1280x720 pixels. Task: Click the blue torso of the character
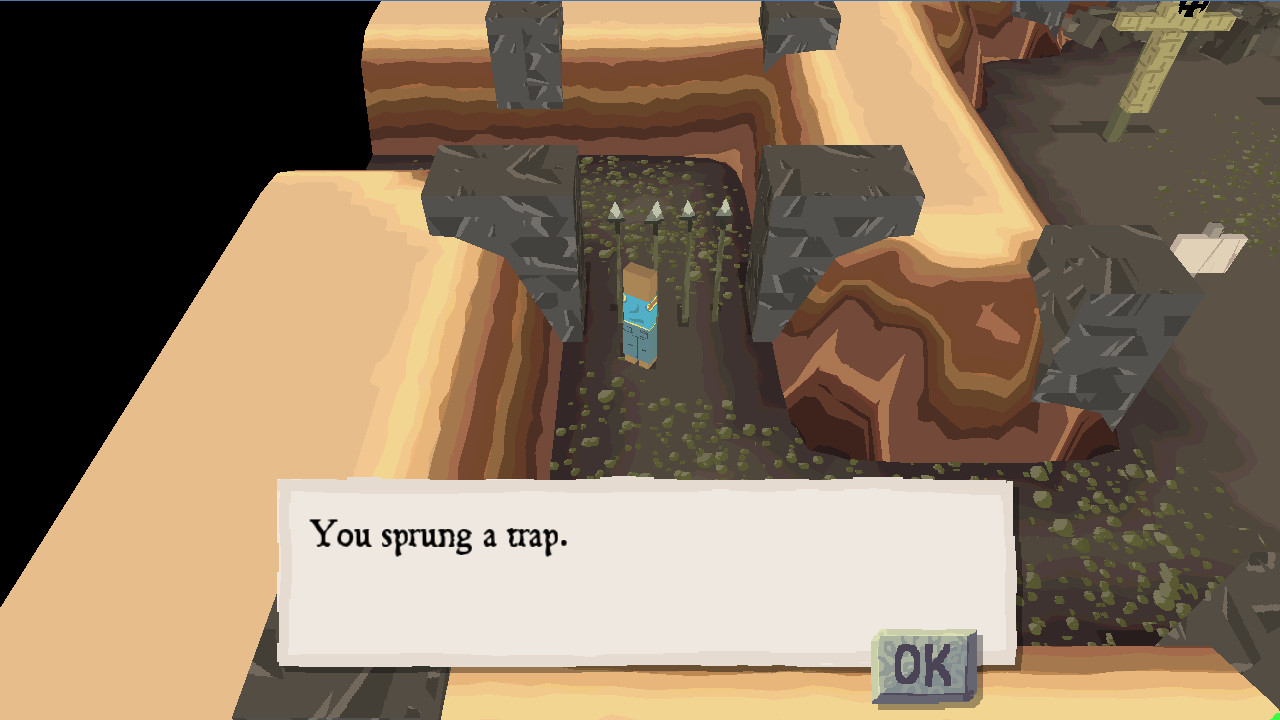coord(640,315)
